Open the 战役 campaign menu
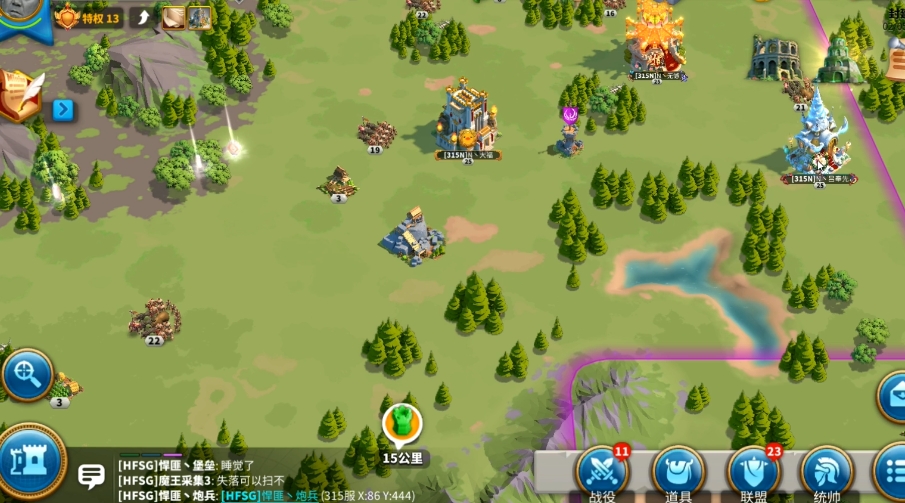 (602, 471)
